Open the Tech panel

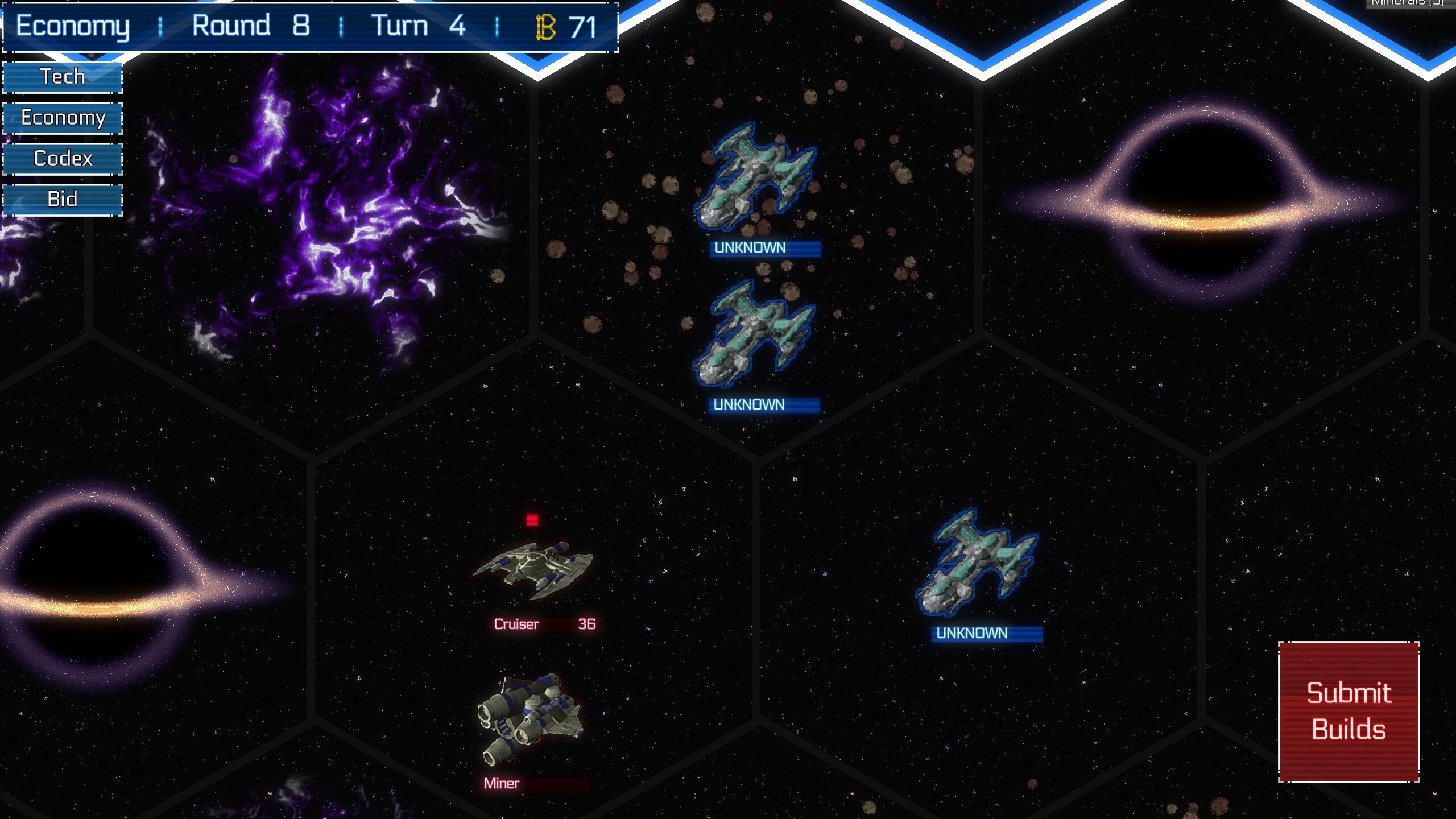click(x=62, y=76)
